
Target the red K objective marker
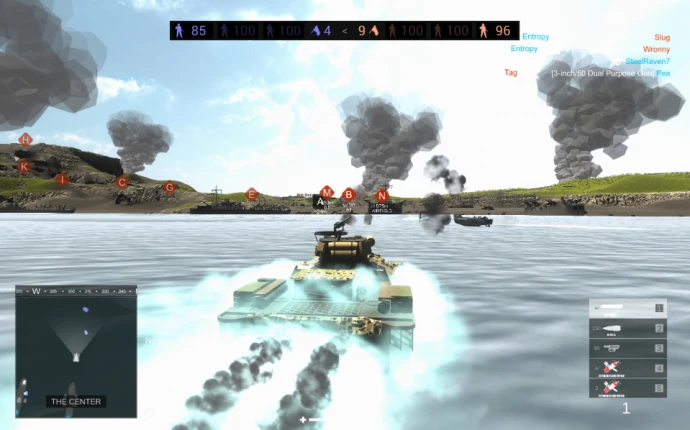(x=24, y=167)
